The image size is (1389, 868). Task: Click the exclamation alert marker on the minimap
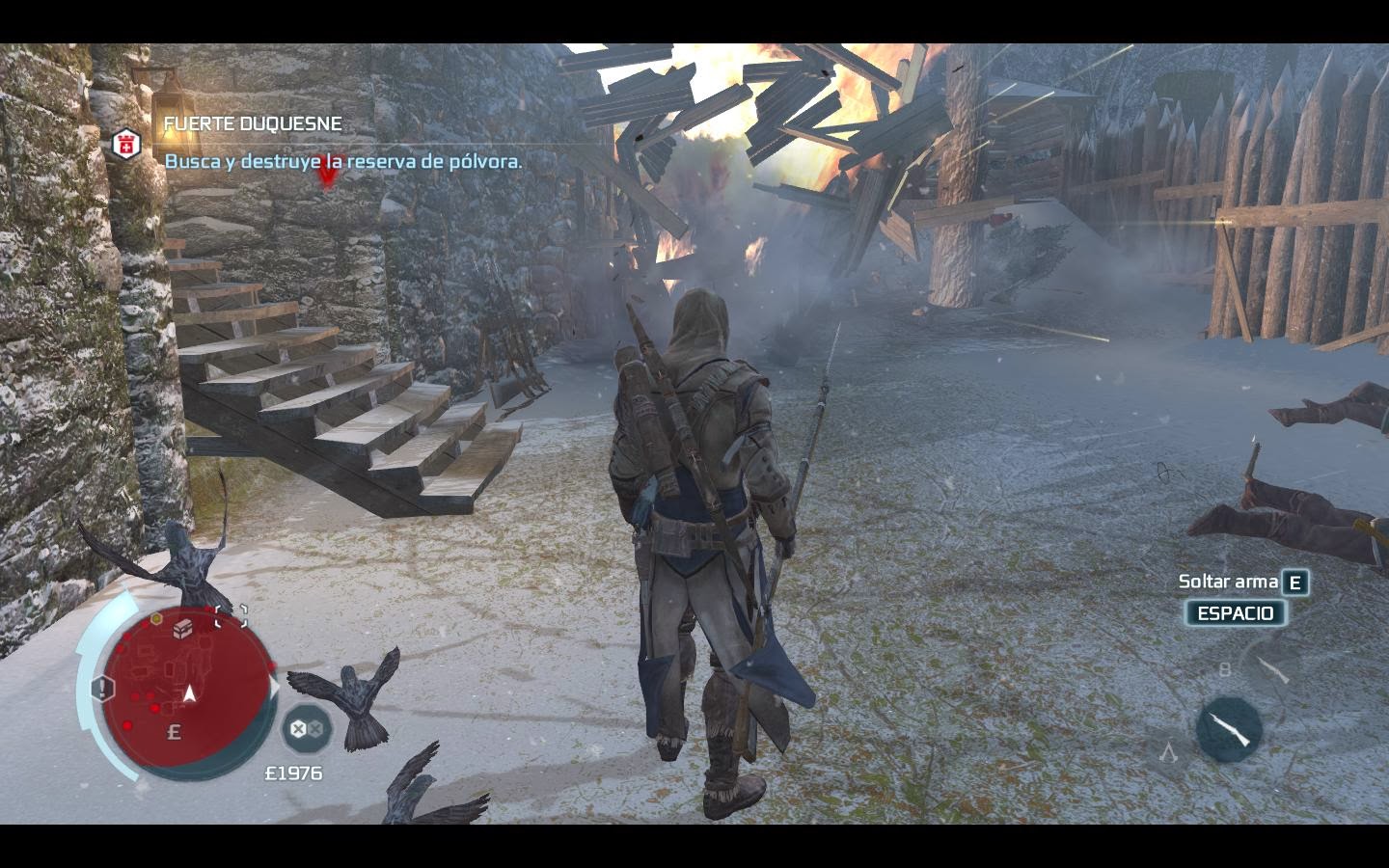click(101, 687)
